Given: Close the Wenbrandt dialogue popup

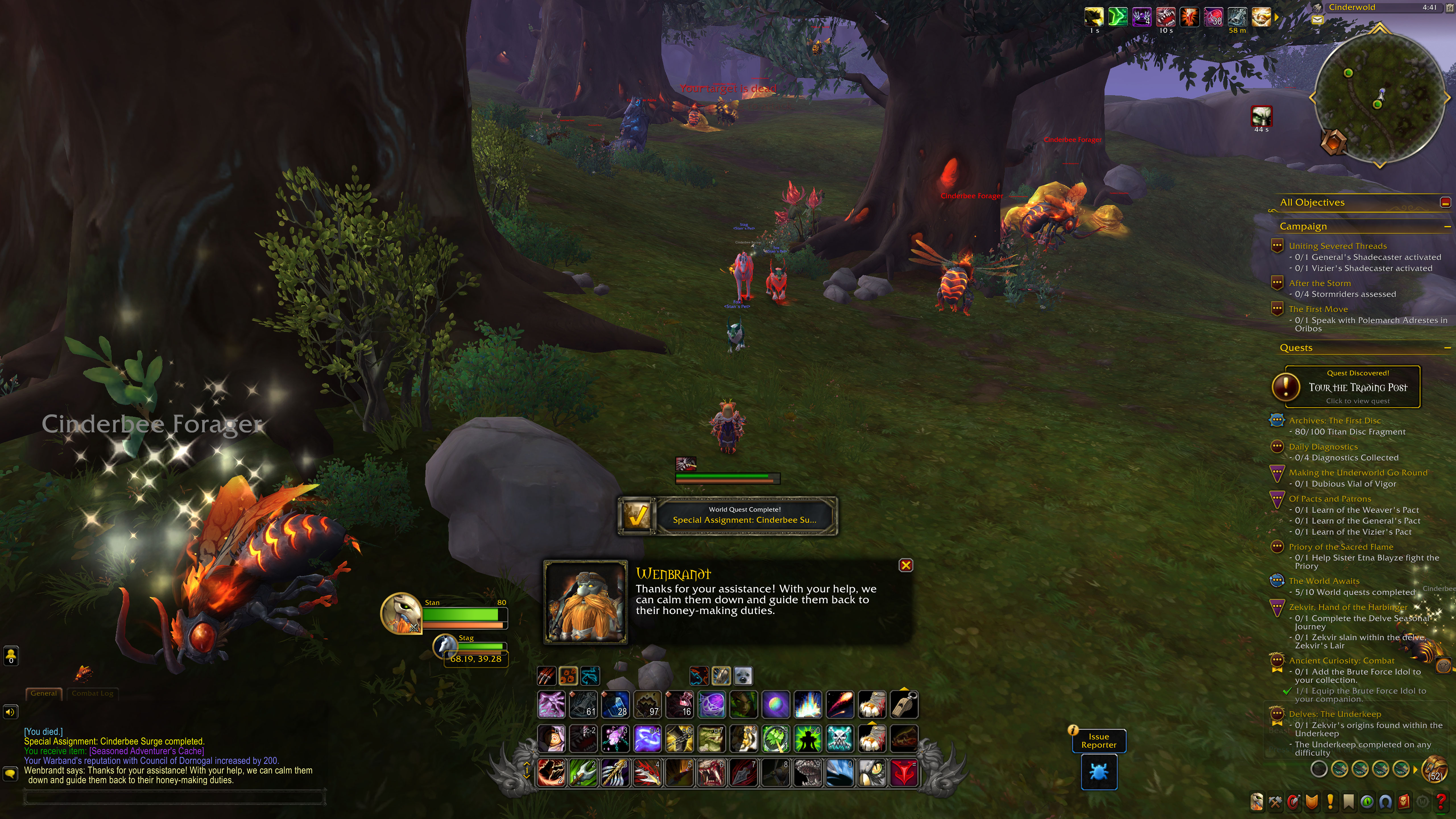Looking at the screenshot, I should (905, 565).
